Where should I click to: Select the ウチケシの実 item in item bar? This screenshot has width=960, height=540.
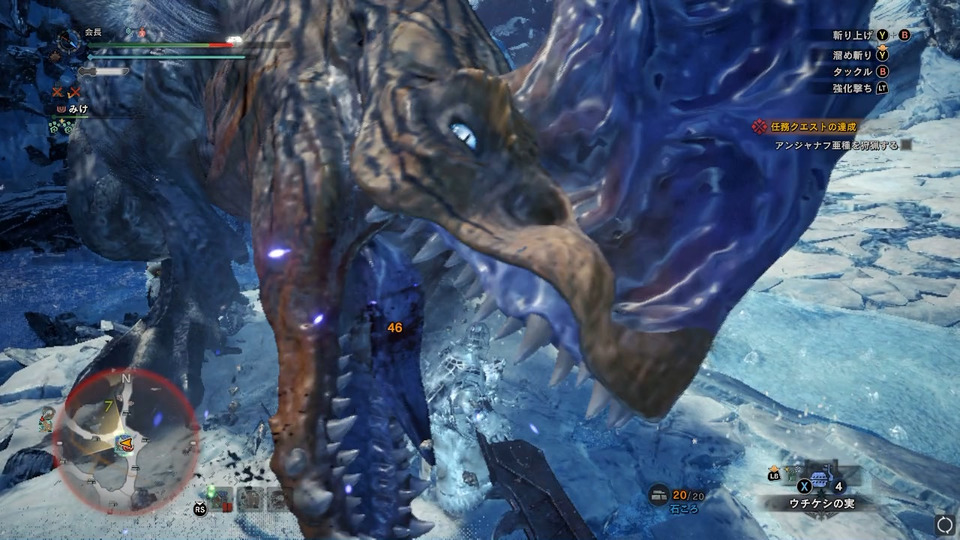coord(820,479)
